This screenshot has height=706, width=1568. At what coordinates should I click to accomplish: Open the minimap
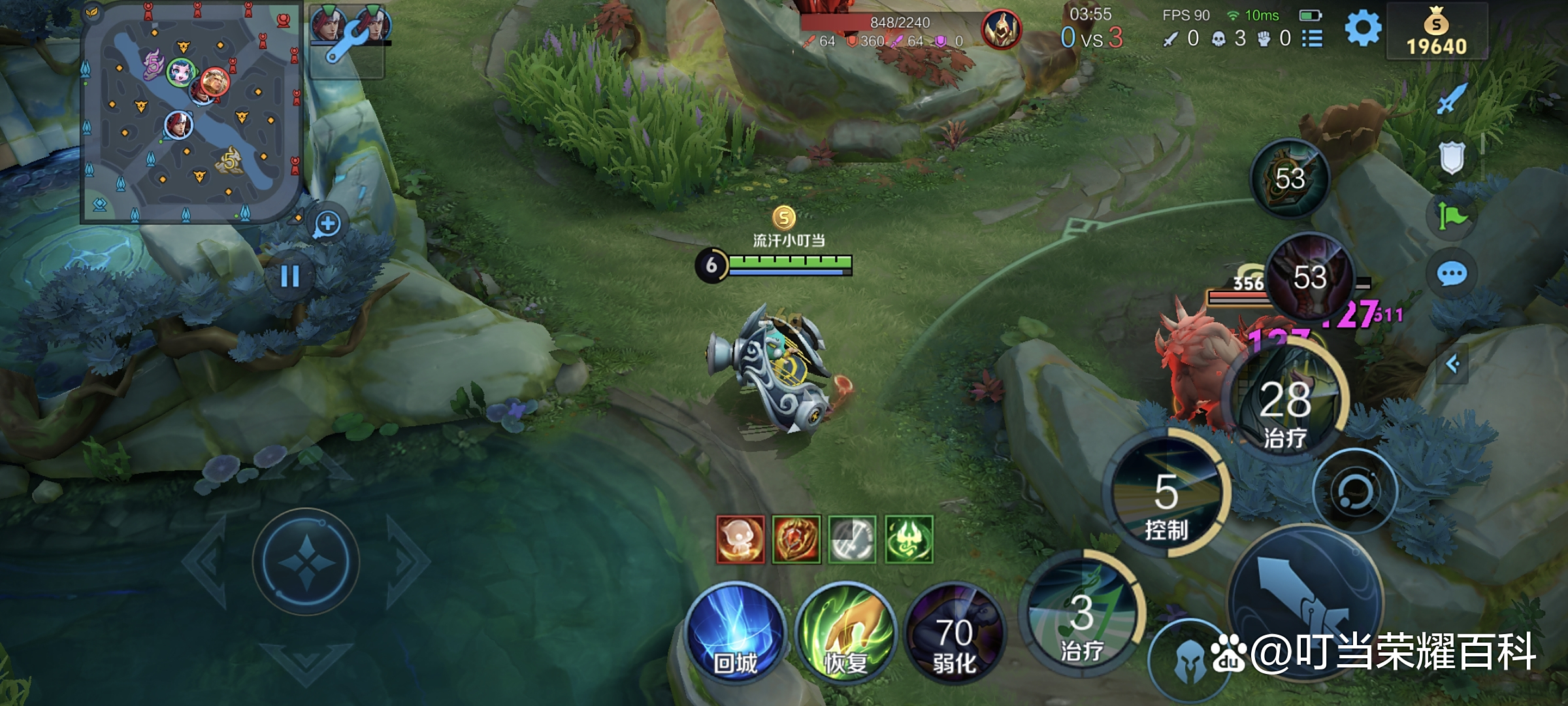coord(191,112)
